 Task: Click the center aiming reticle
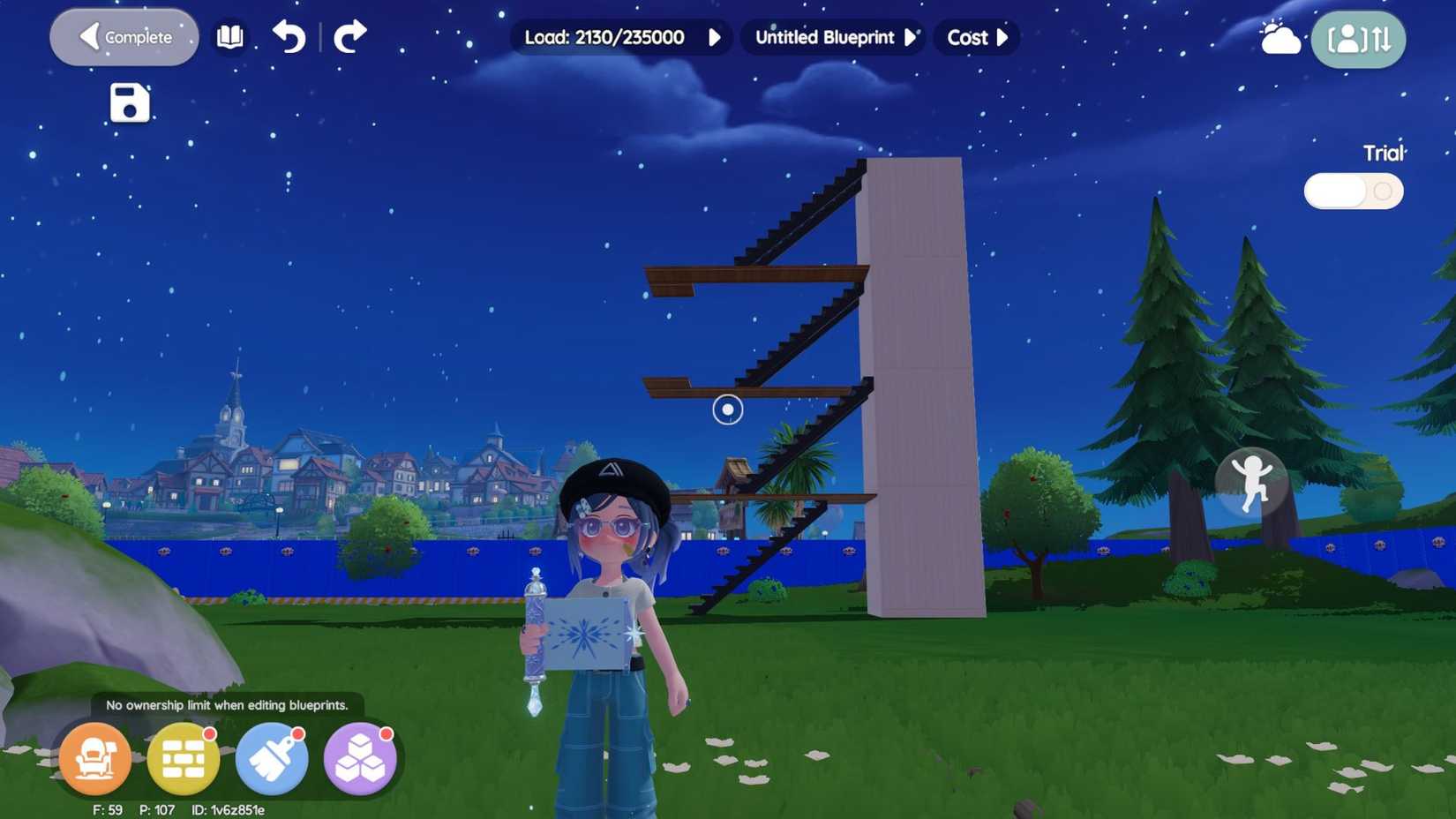[x=726, y=410]
